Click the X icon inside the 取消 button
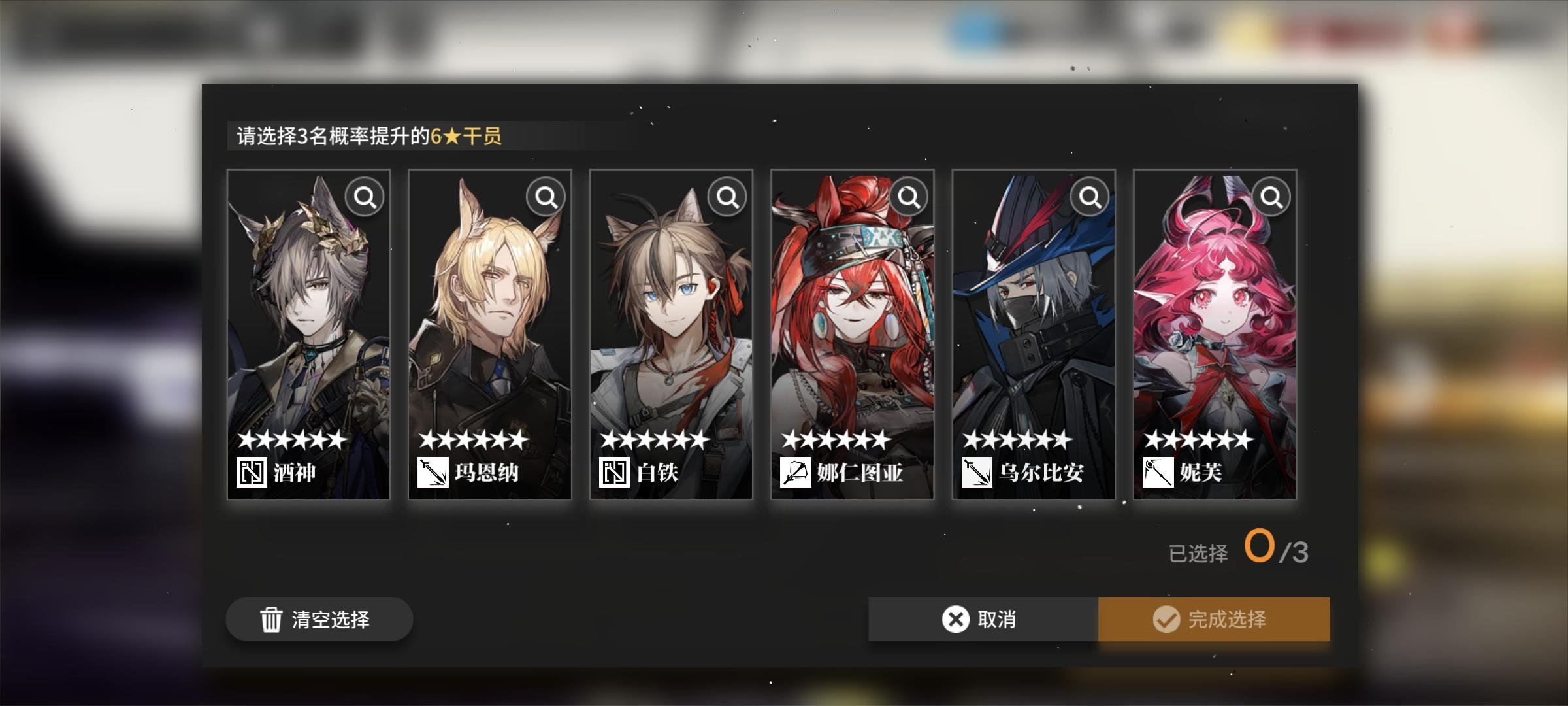 click(955, 619)
